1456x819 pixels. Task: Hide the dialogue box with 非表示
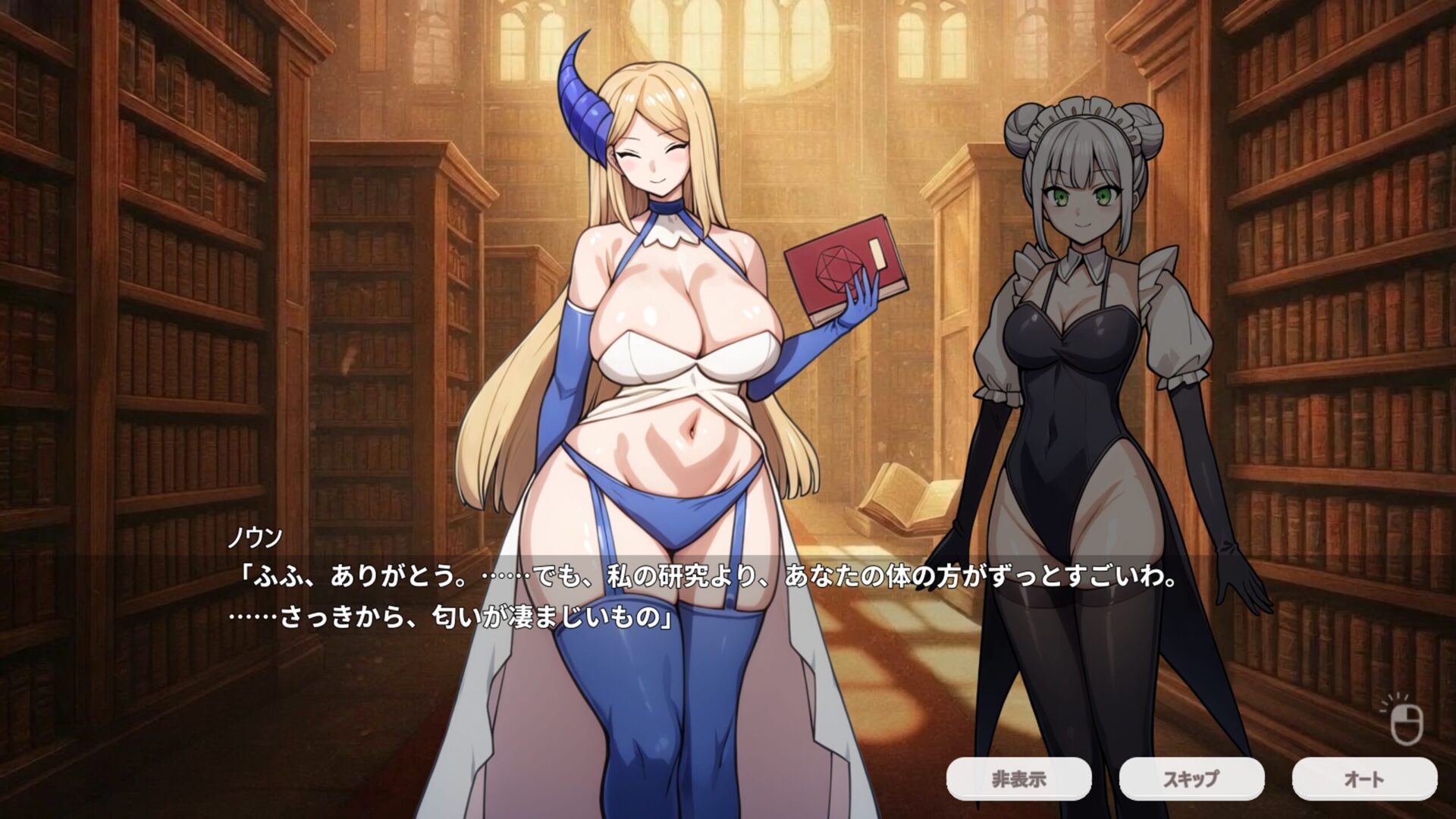1018,779
